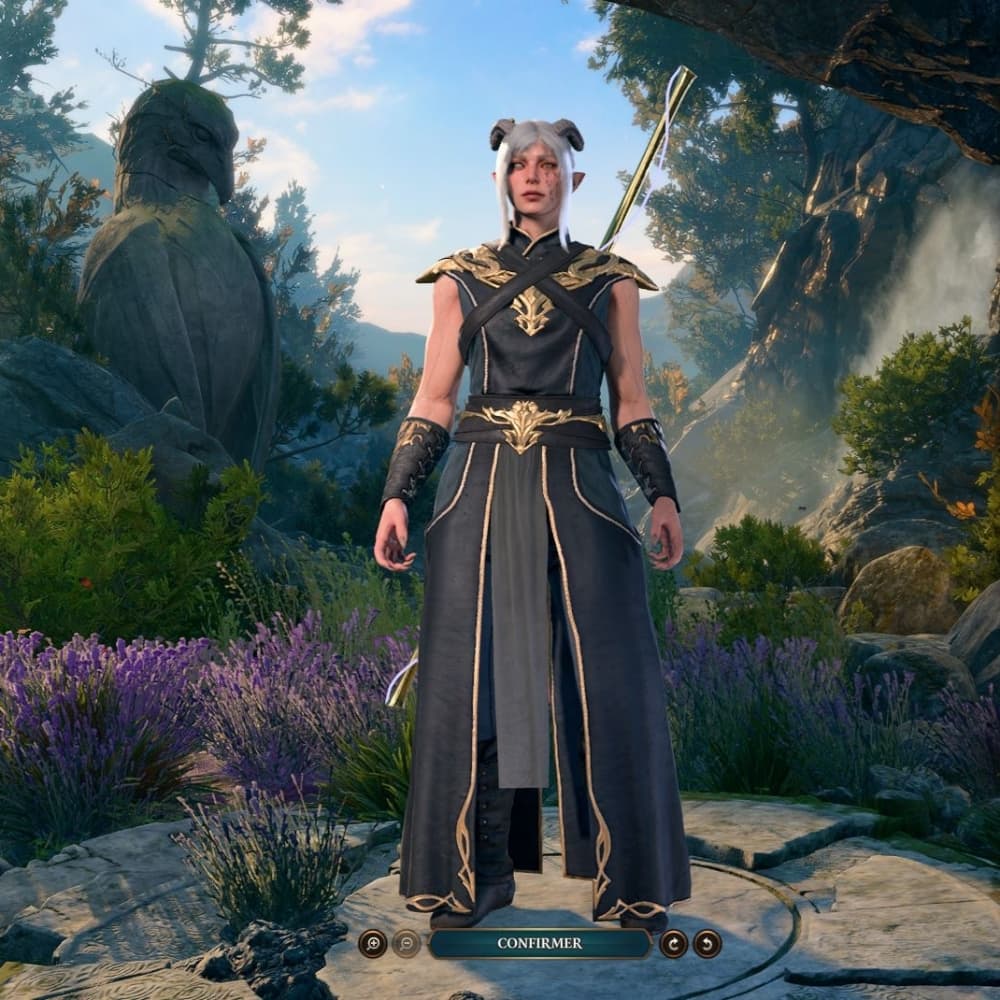Zoom out with the minus magnifier
The image size is (1000, 1000).
[406, 943]
